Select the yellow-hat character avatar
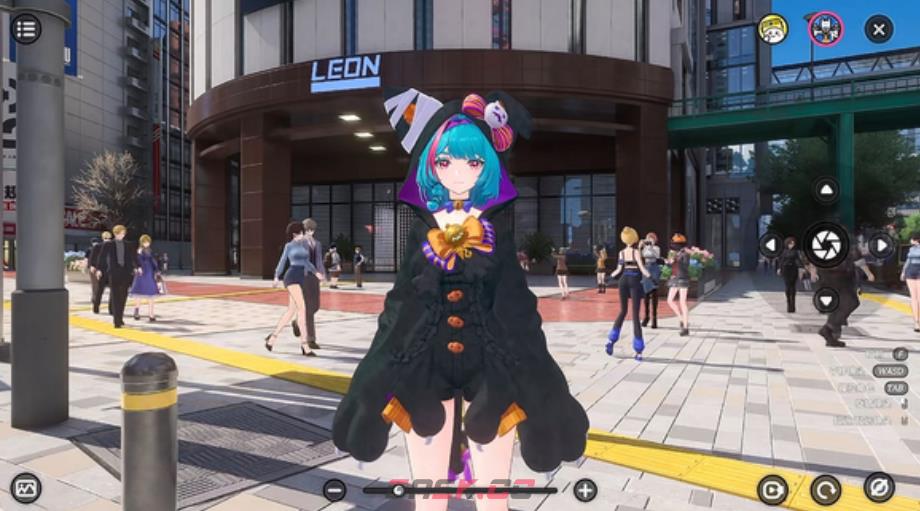This screenshot has height=511, width=920. coord(772,28)
